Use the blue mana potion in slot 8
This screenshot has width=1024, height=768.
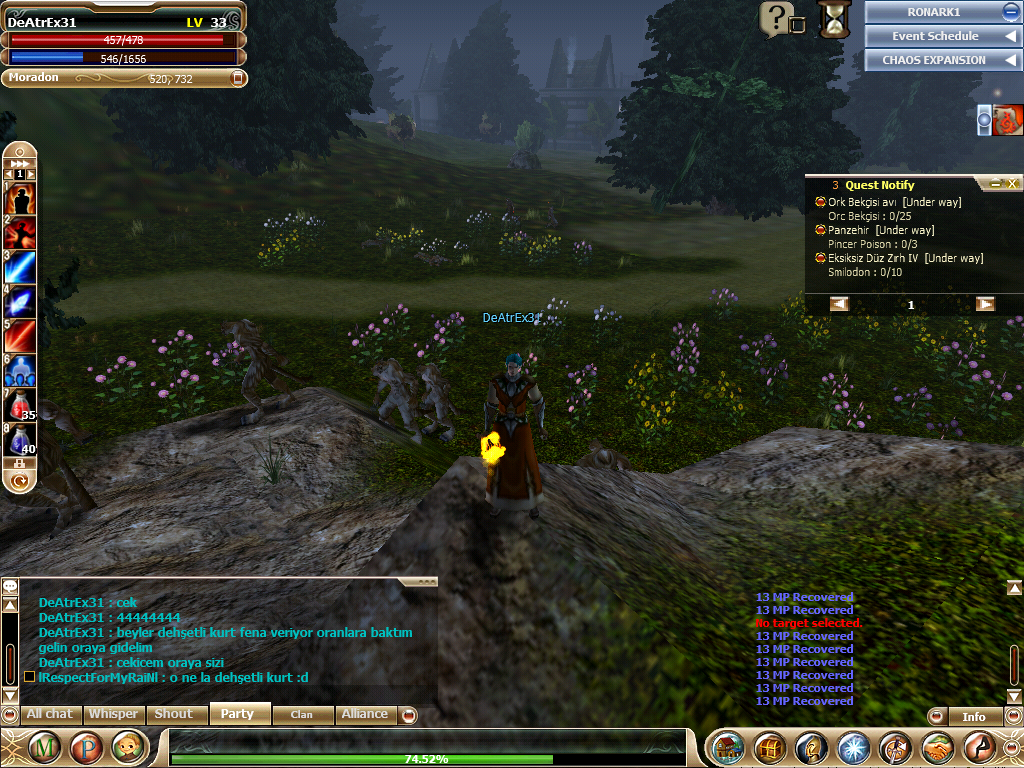point(20,438)
